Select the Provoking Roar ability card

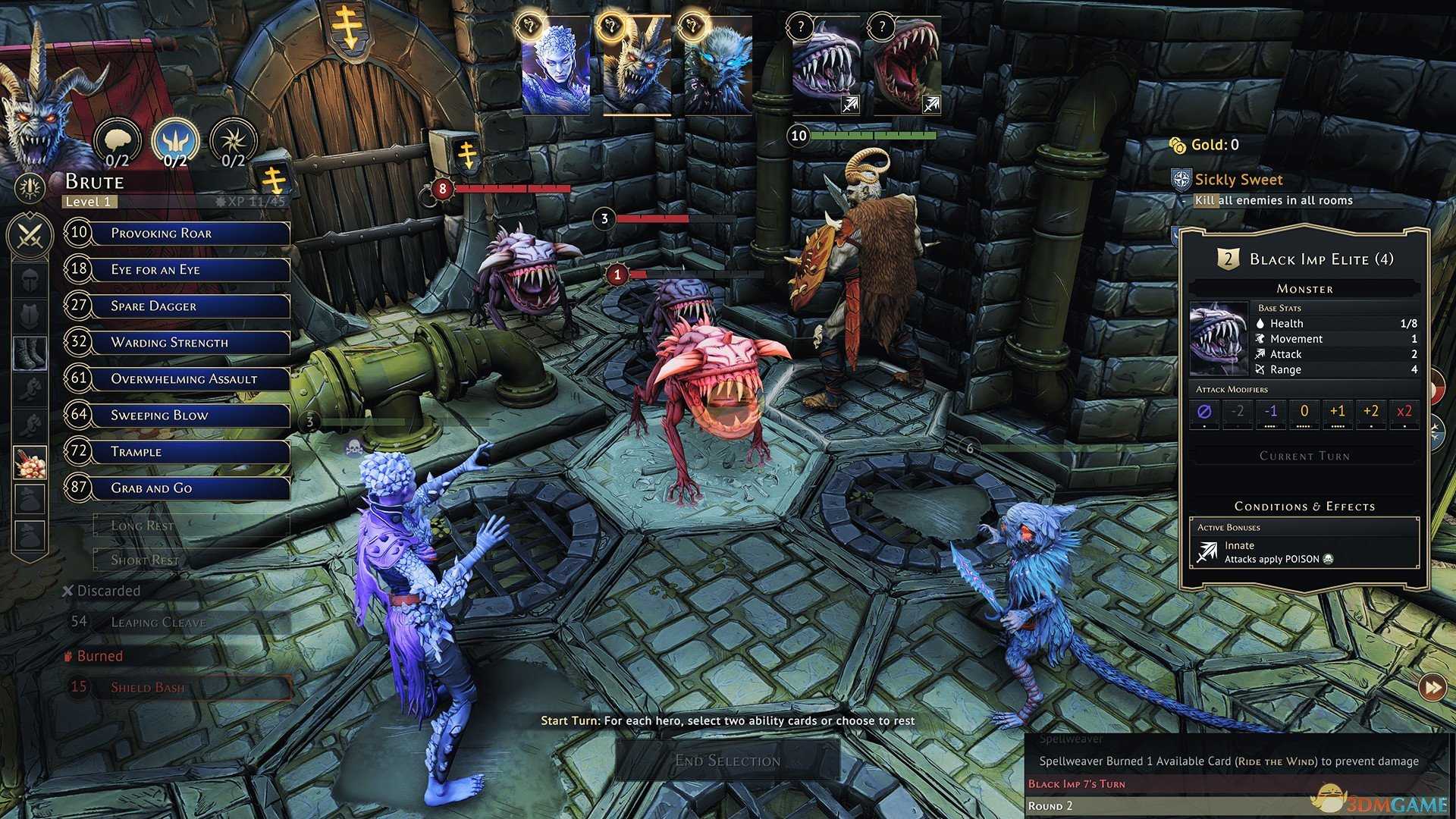(188, 233)
